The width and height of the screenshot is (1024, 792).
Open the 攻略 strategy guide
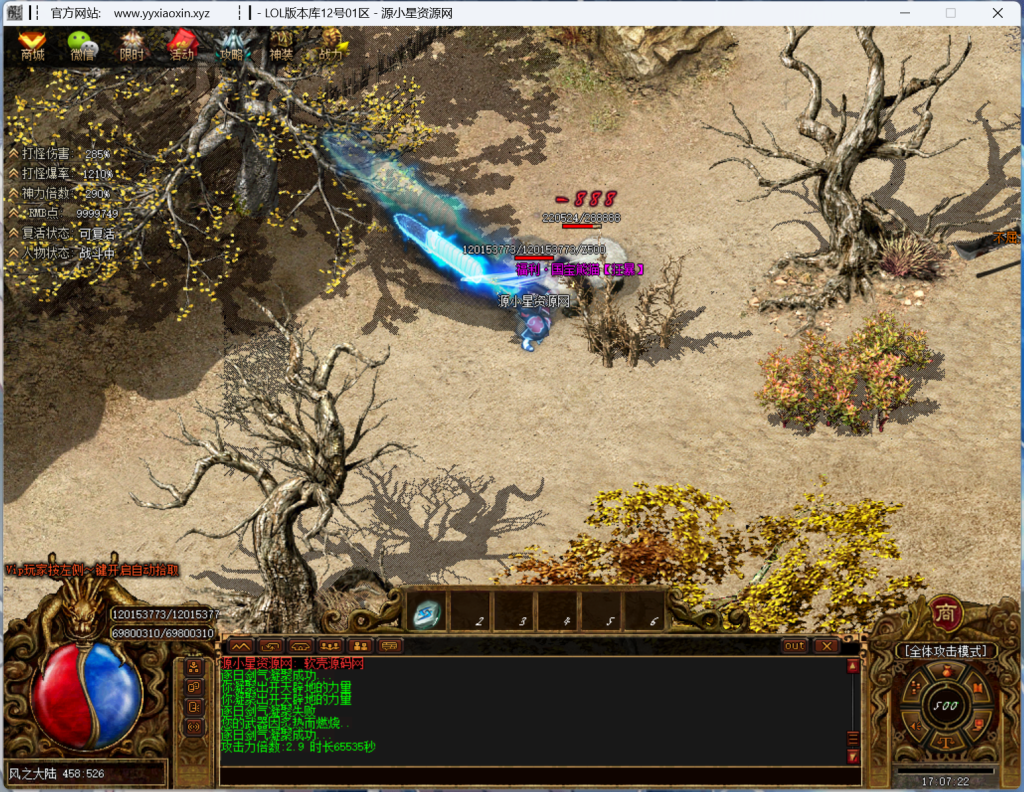[x=231, y=46]
